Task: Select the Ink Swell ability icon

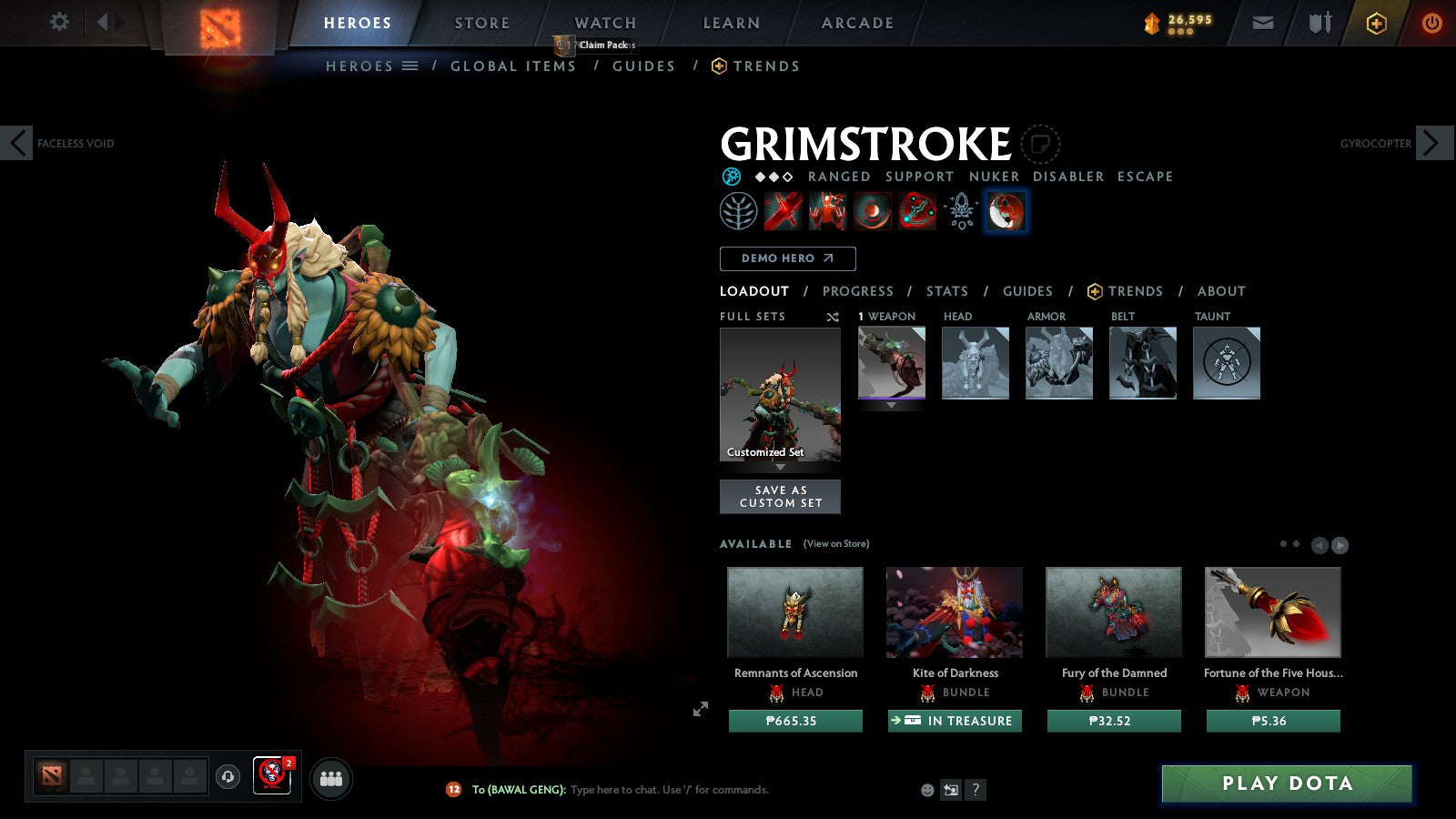Action: pyautogui.click(x=872, y=209)
